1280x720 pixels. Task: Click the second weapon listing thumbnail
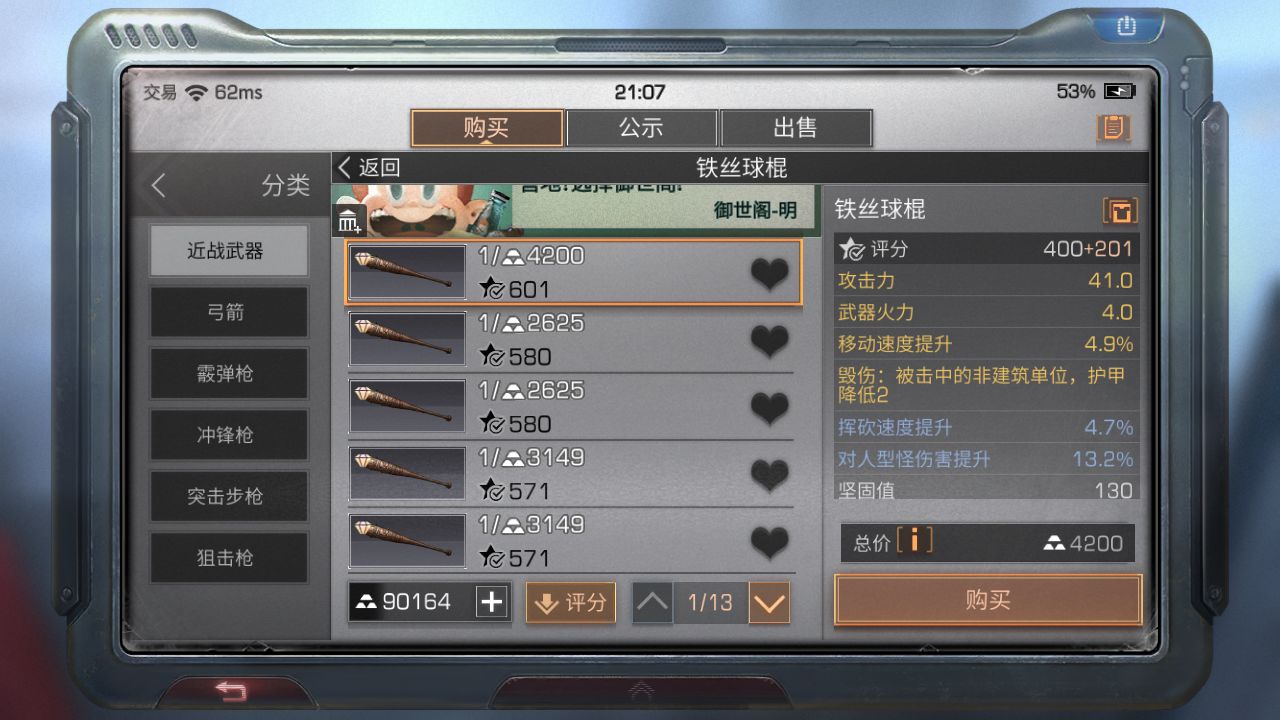click(408, 340)
